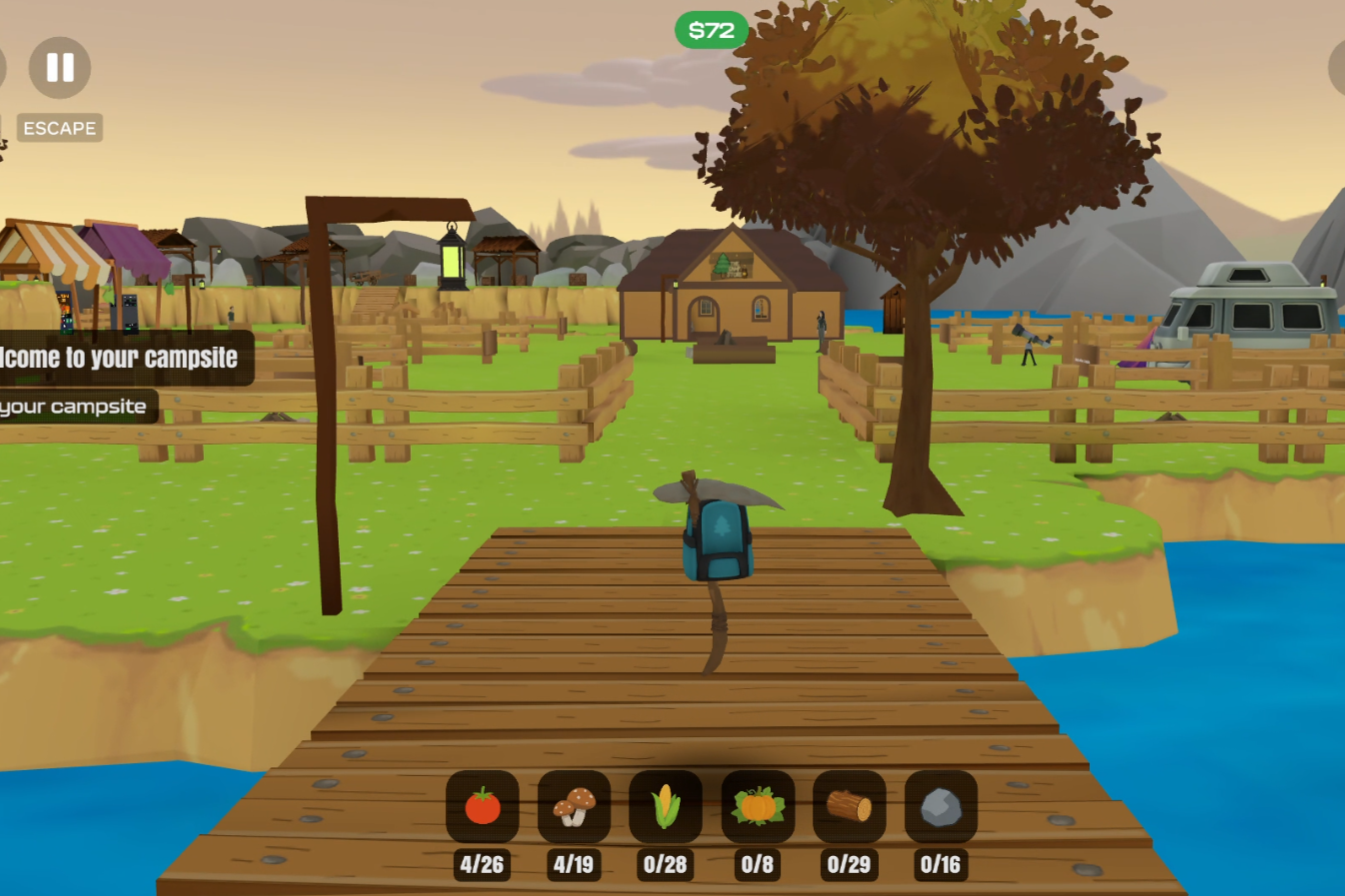Choose the corn inventory slot

(665, 806)
